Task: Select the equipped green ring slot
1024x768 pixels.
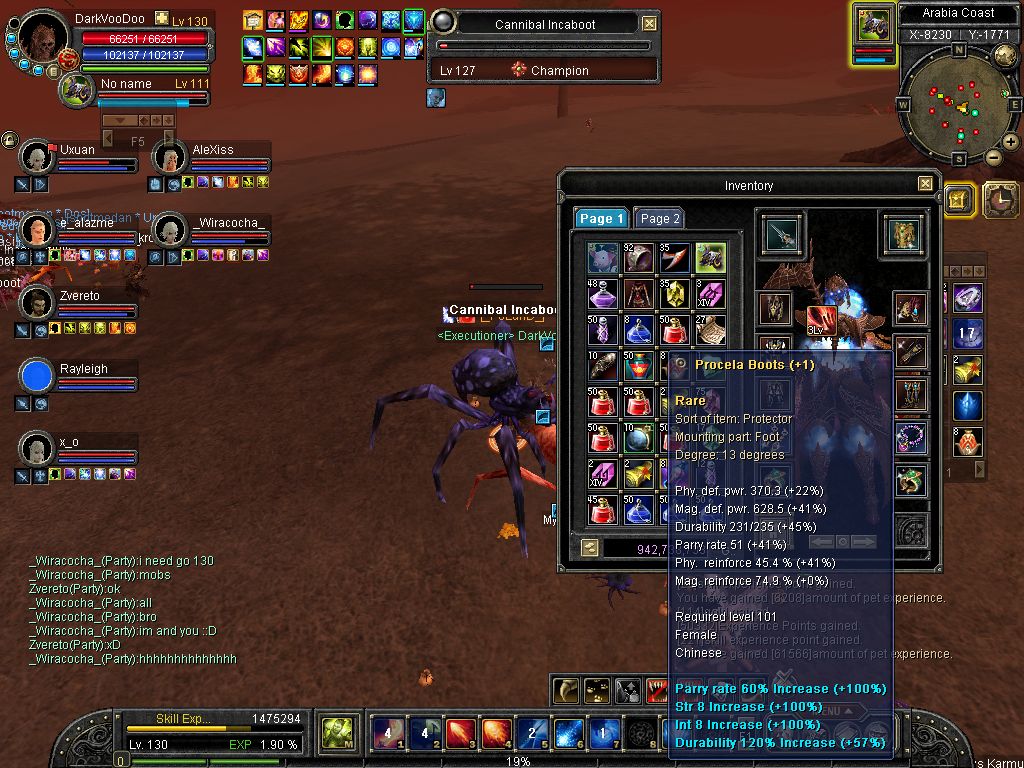Action: pyautogui.click(x=910, y=481)
